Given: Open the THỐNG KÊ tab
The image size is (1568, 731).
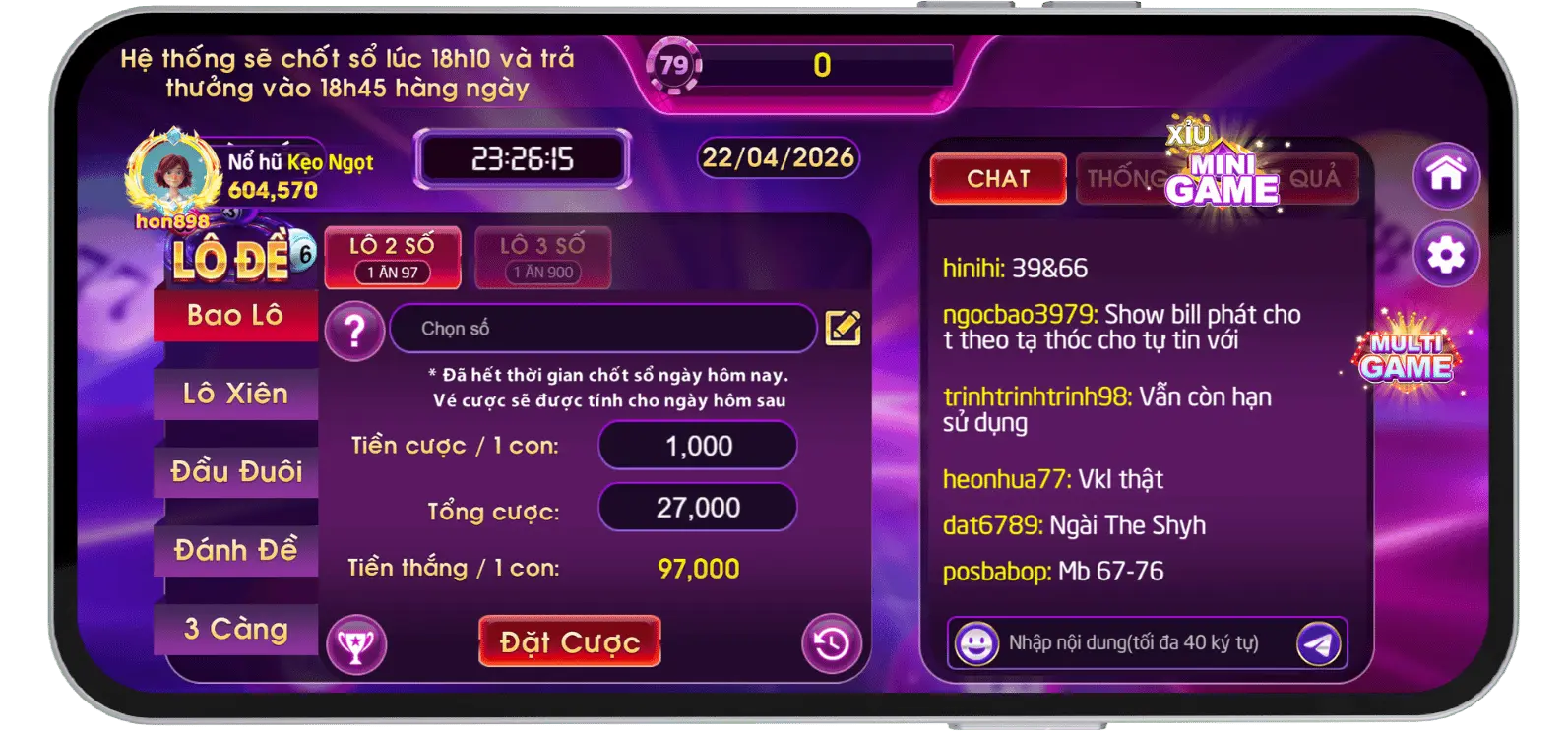Looking at the screenshot, I should point(1125,179).
